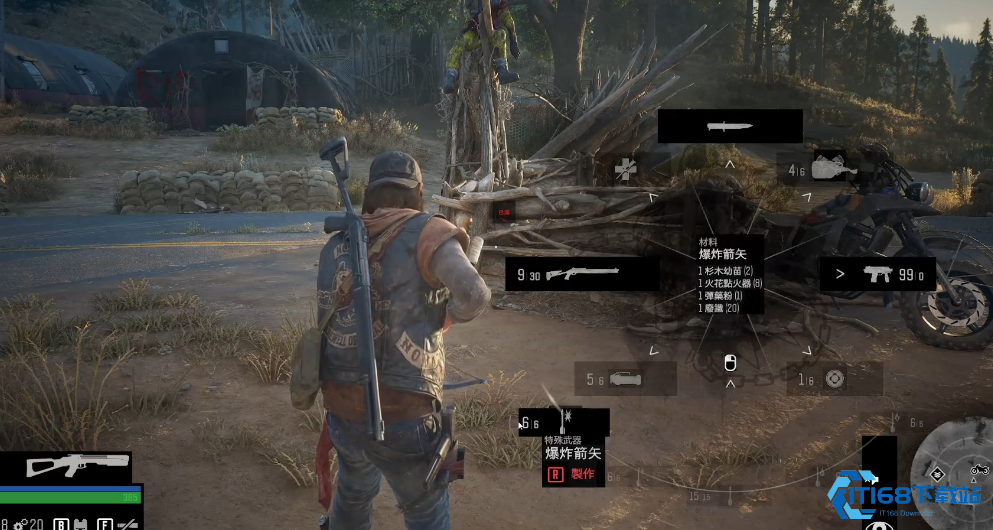The image size is (993, 530).
Task: Click the circular minimap
Action: coord(953,473)
